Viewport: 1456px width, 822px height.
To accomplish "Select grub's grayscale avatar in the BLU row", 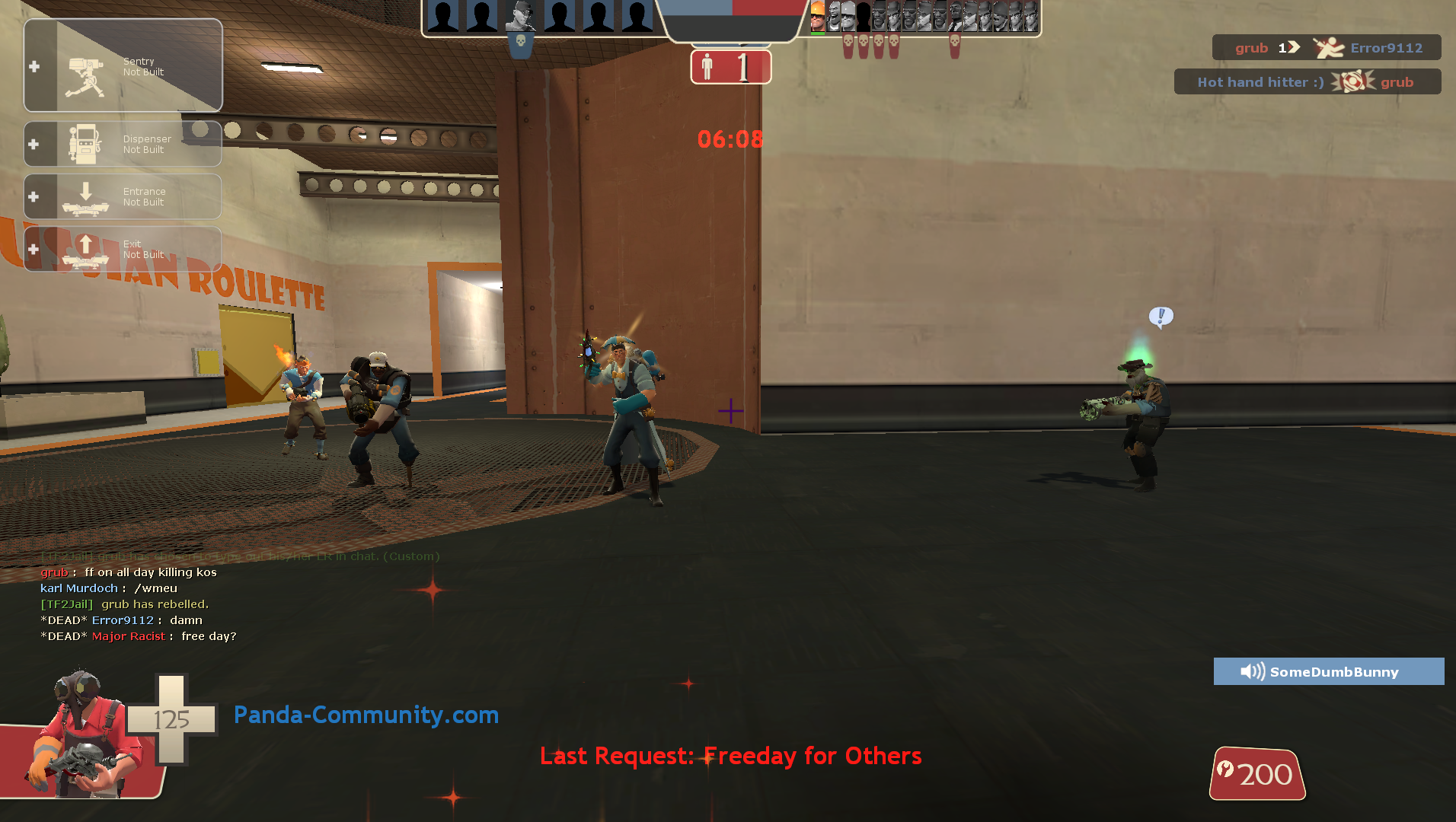I will click(x=522, y=15).
